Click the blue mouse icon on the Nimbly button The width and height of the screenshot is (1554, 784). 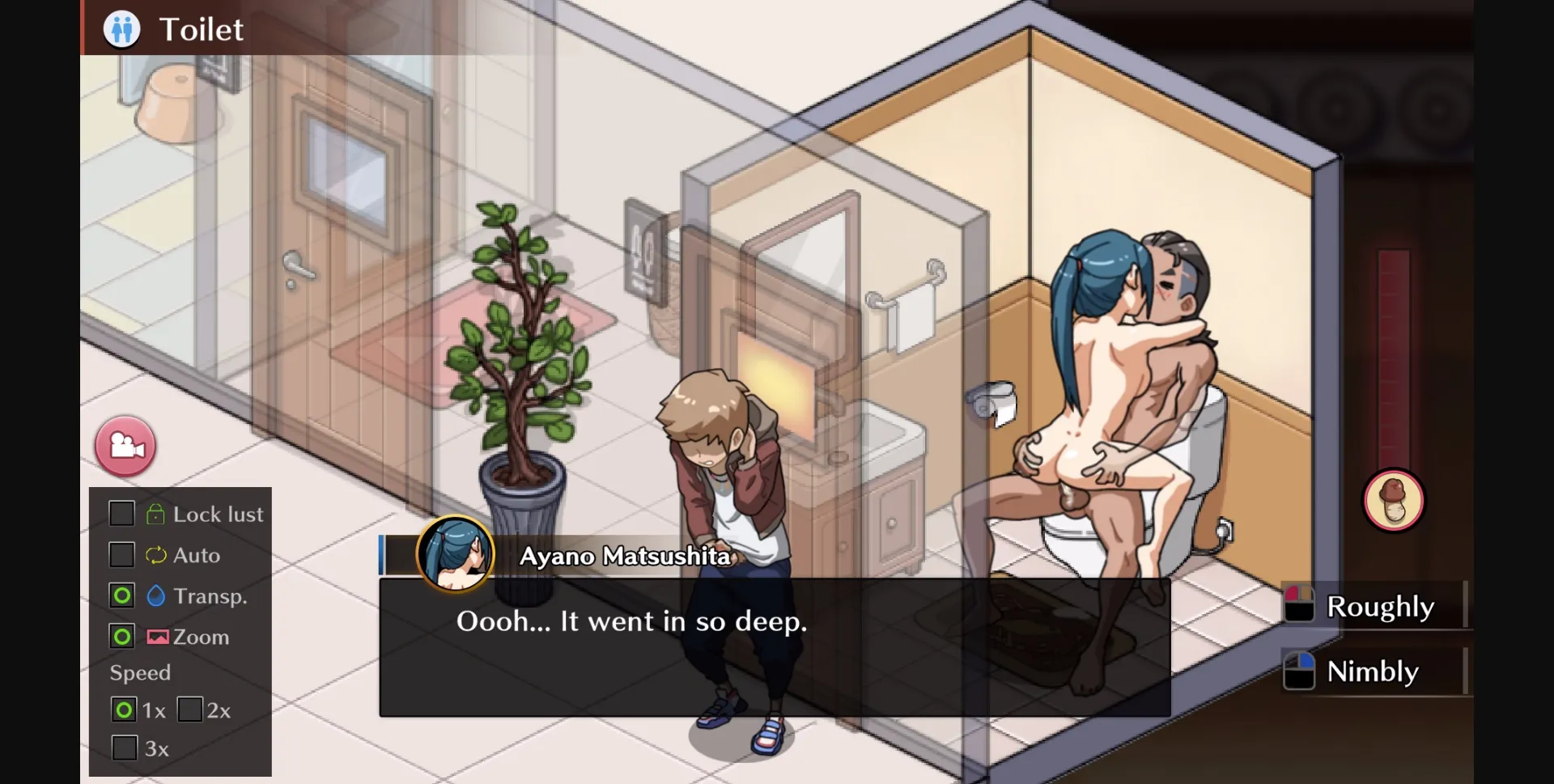pyautogui.click(x=1301, y=671)
